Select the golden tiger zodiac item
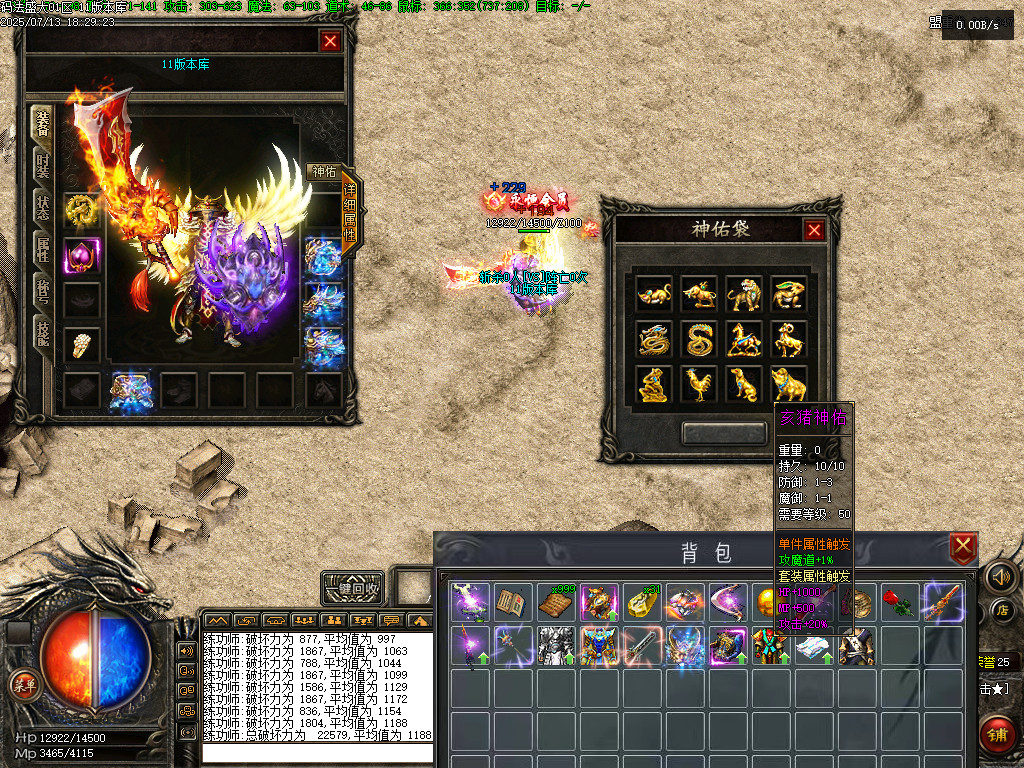Image resolution: width=1024 pixels, height=768 pixels. 744,295
